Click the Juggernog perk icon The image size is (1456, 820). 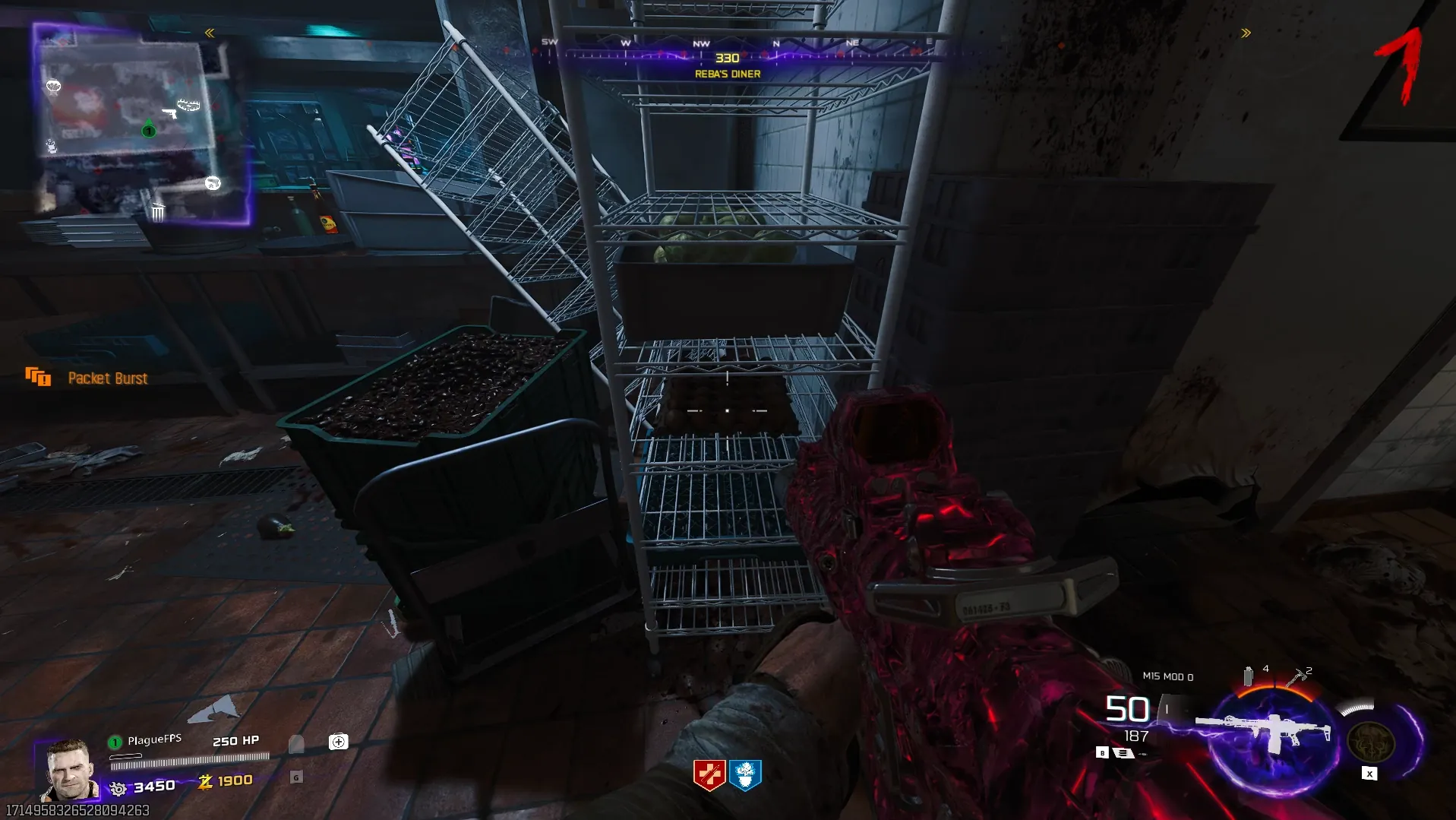(709, 774)
